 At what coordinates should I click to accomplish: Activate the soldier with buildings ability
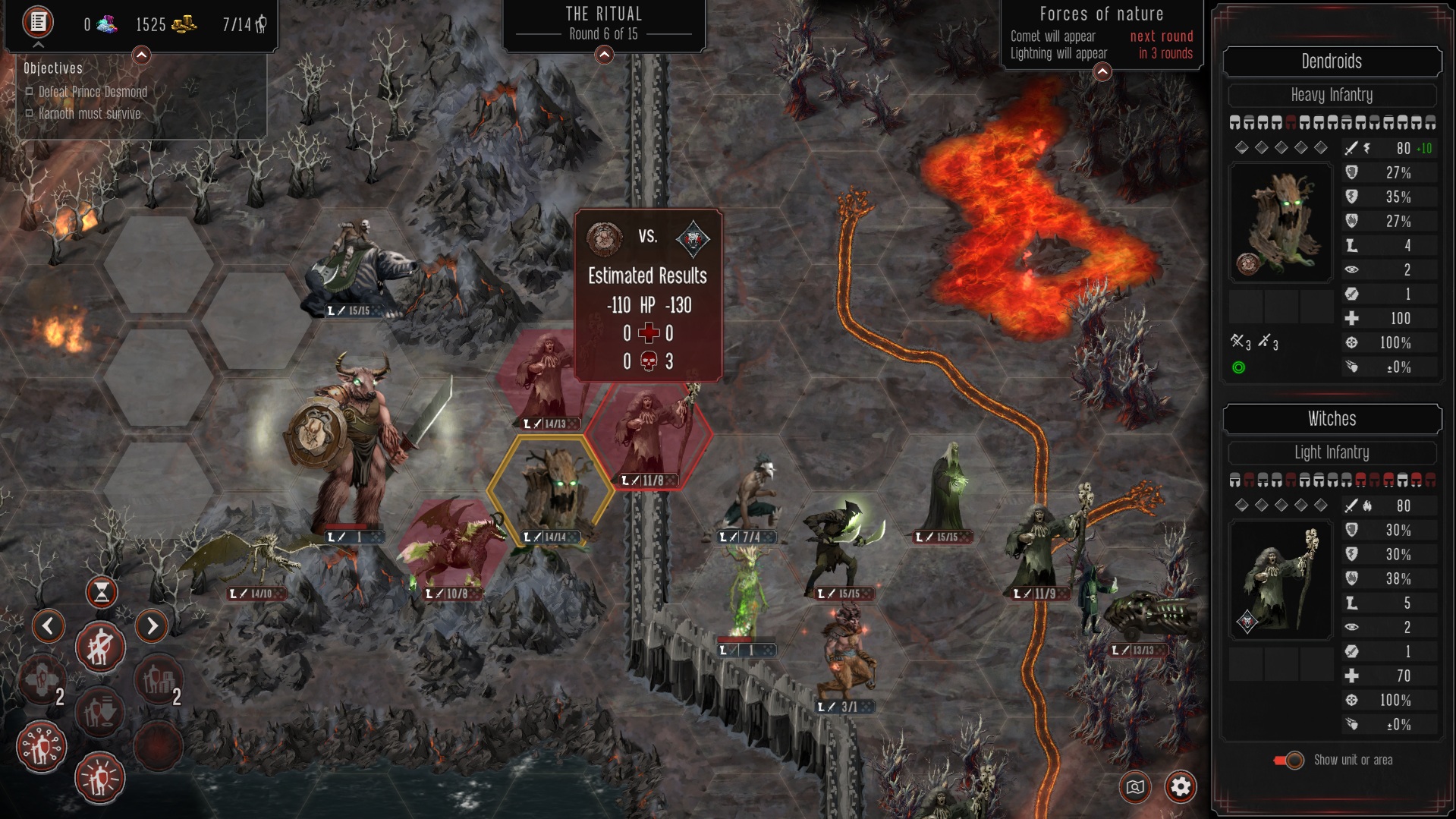tap(157, 681)
